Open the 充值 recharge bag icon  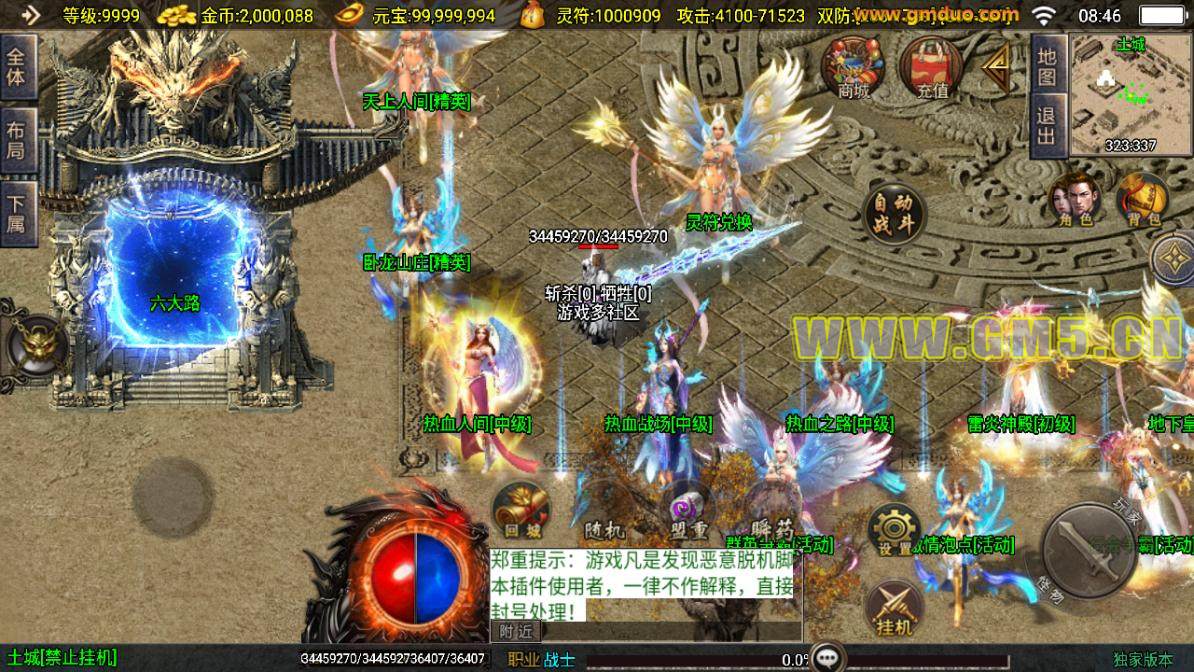pos(930,66)
